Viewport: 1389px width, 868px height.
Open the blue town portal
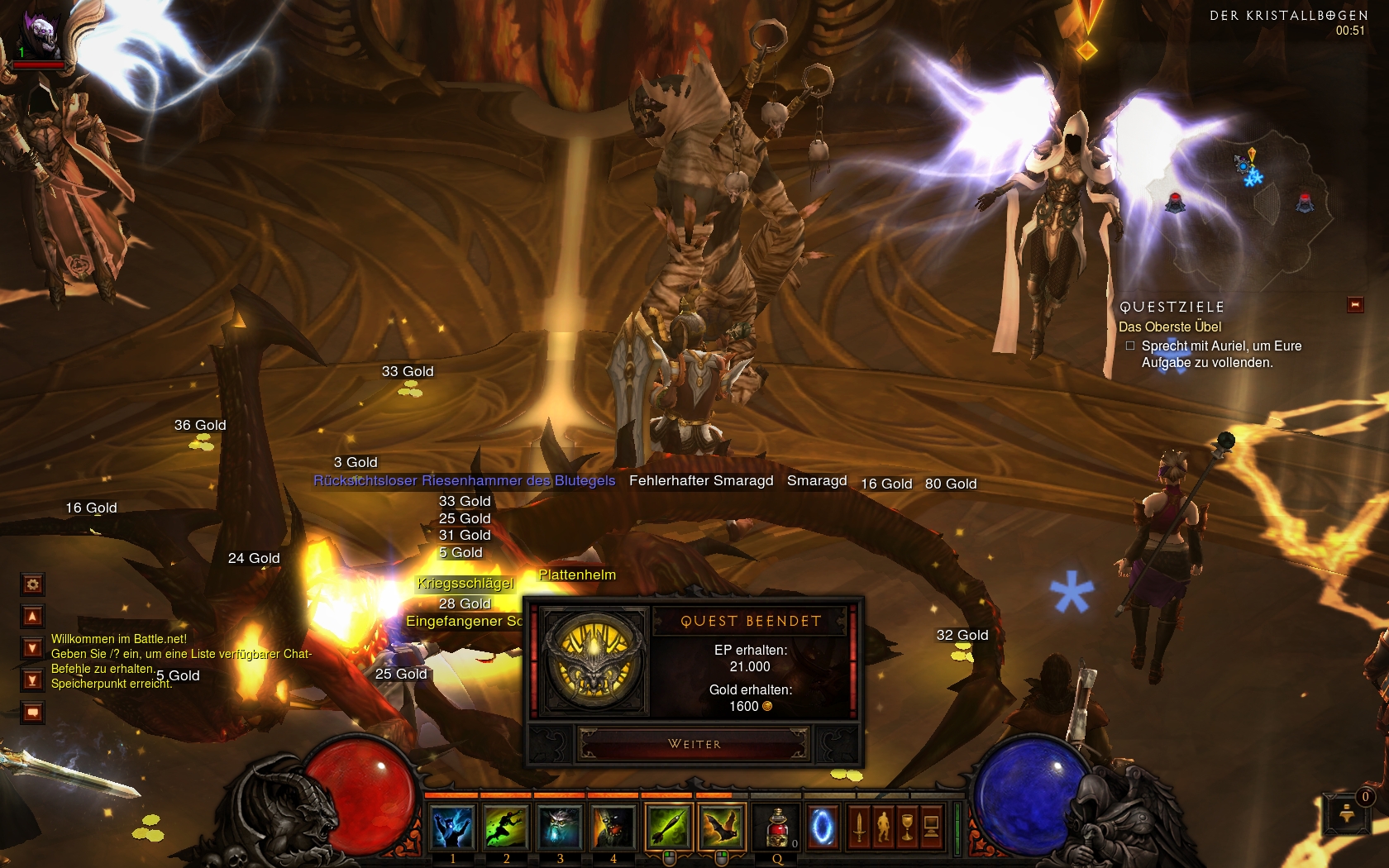[823, 827]
